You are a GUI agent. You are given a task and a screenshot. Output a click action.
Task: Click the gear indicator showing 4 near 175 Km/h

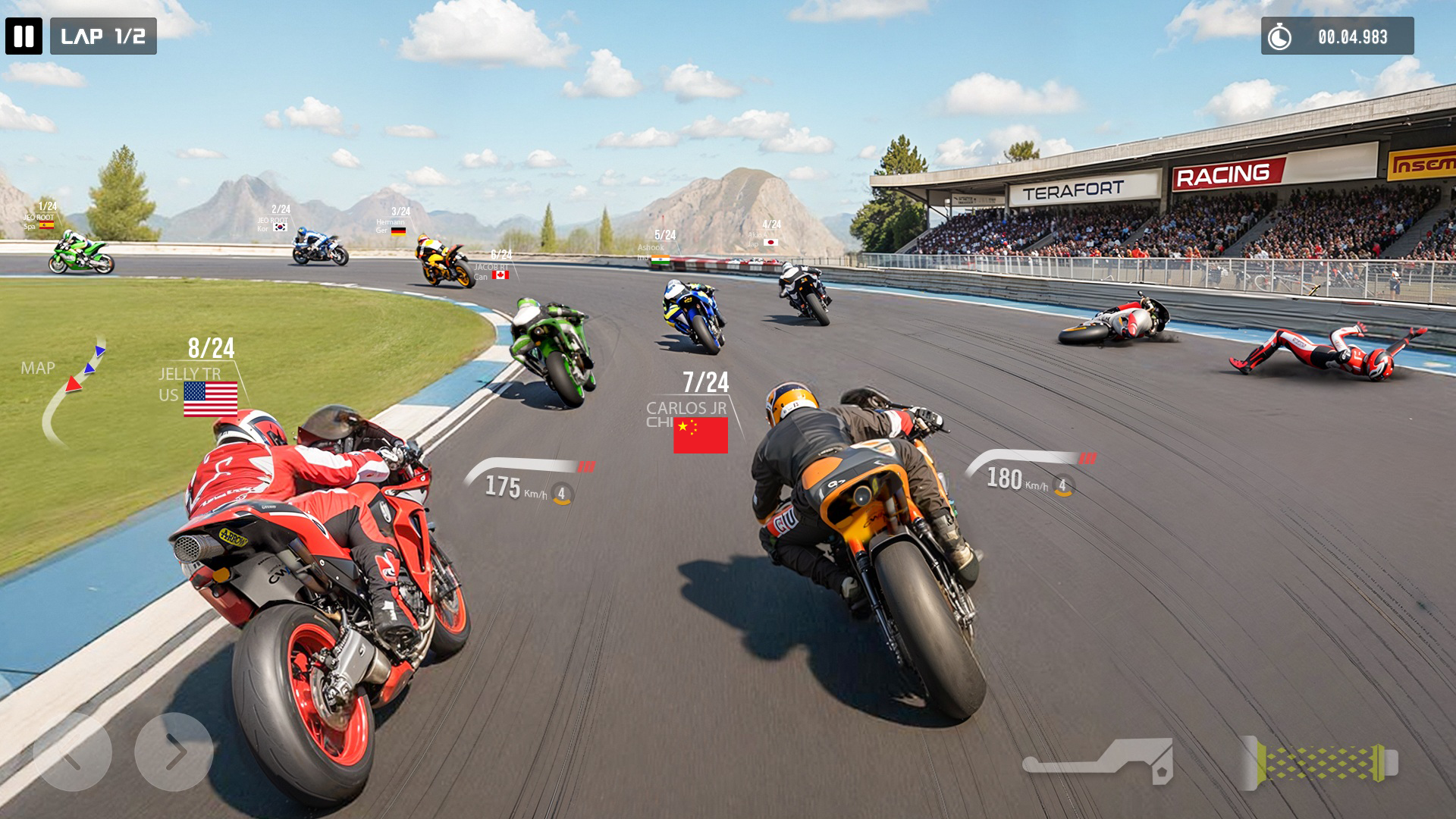(x=561, y=492)
